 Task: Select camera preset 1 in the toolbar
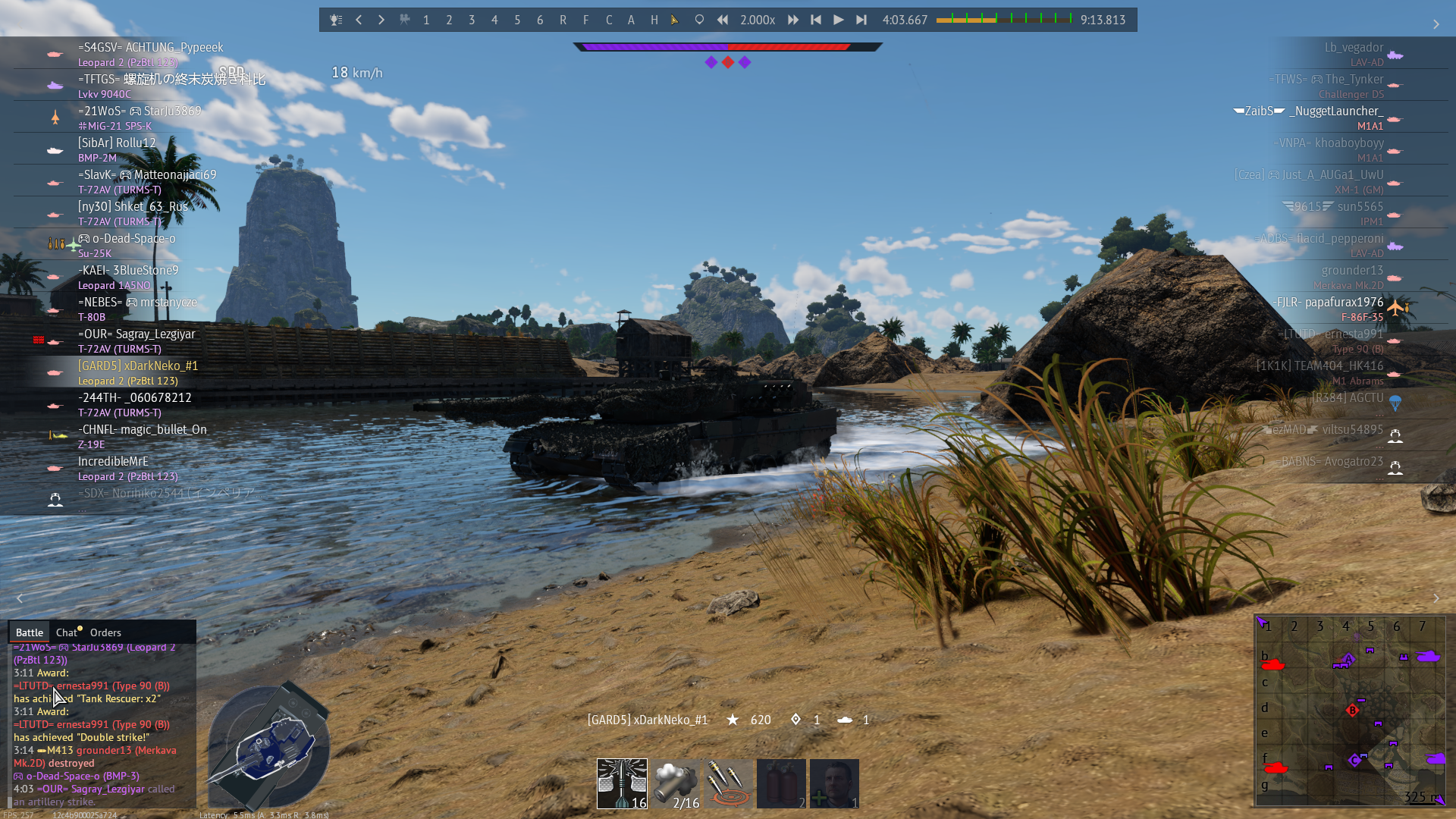point(426,20)
